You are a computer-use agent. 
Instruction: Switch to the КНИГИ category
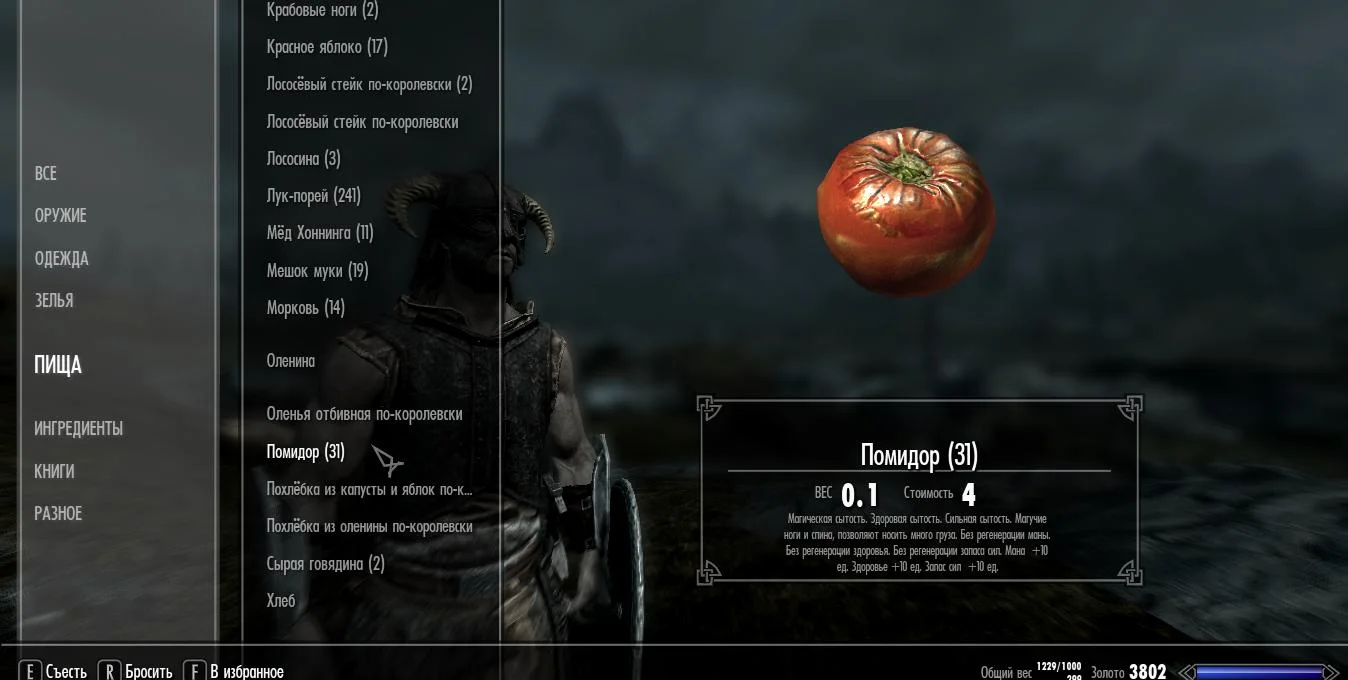click(x=54, y=472)
